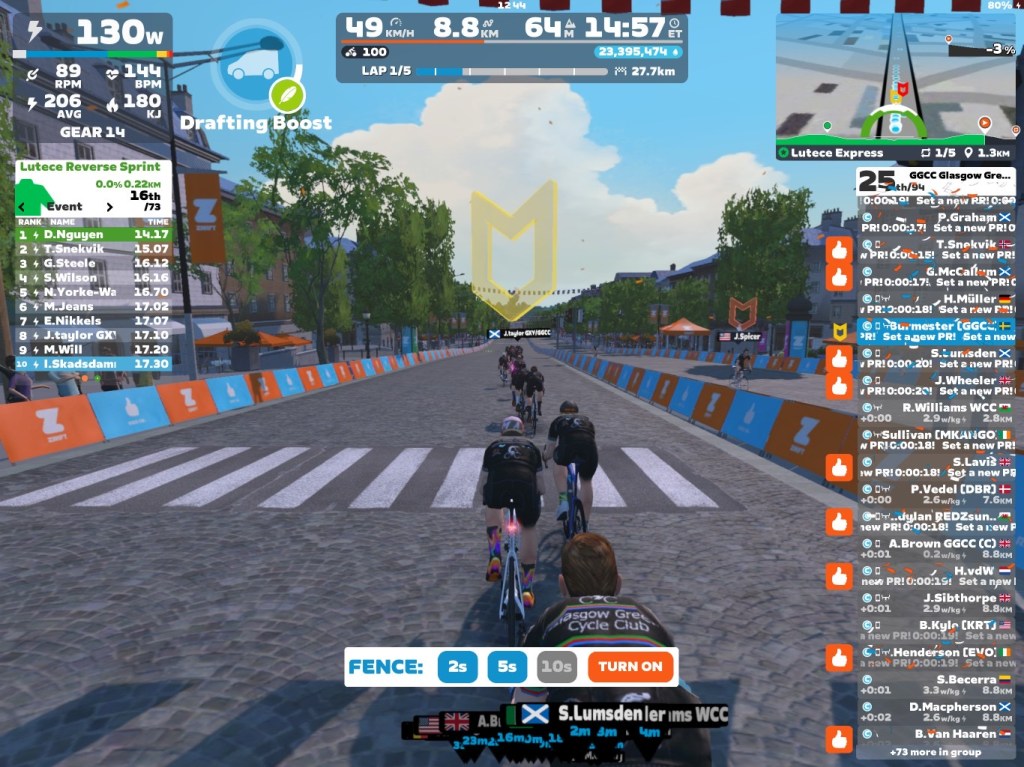Open the Lutece Express minimap
The width and height of the screenshot is (1024, 767).
pos(897,86)
